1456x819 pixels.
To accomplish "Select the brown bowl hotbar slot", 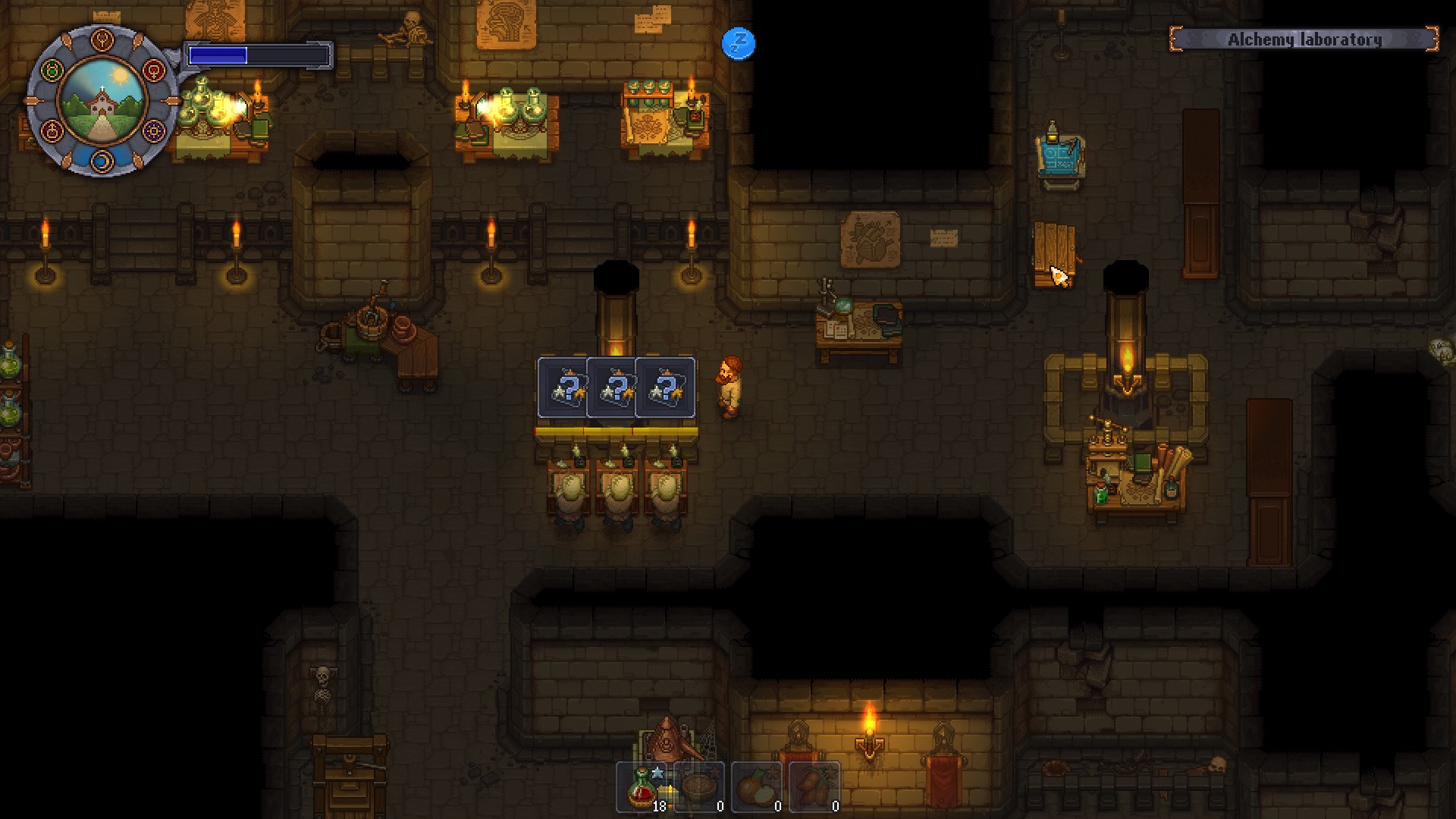I will click(699, 787).
